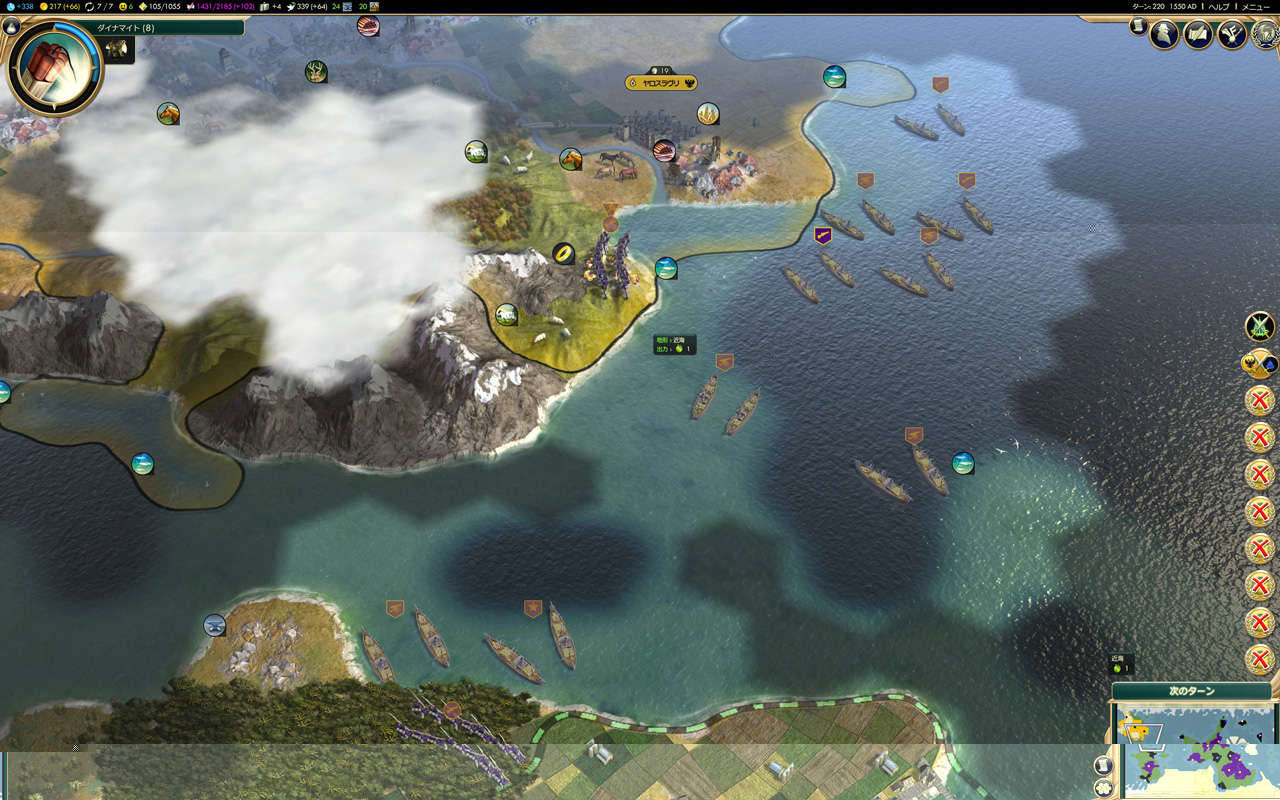Open the globe additional information icon
The image size is (1280, 800).
(1265, 35)
